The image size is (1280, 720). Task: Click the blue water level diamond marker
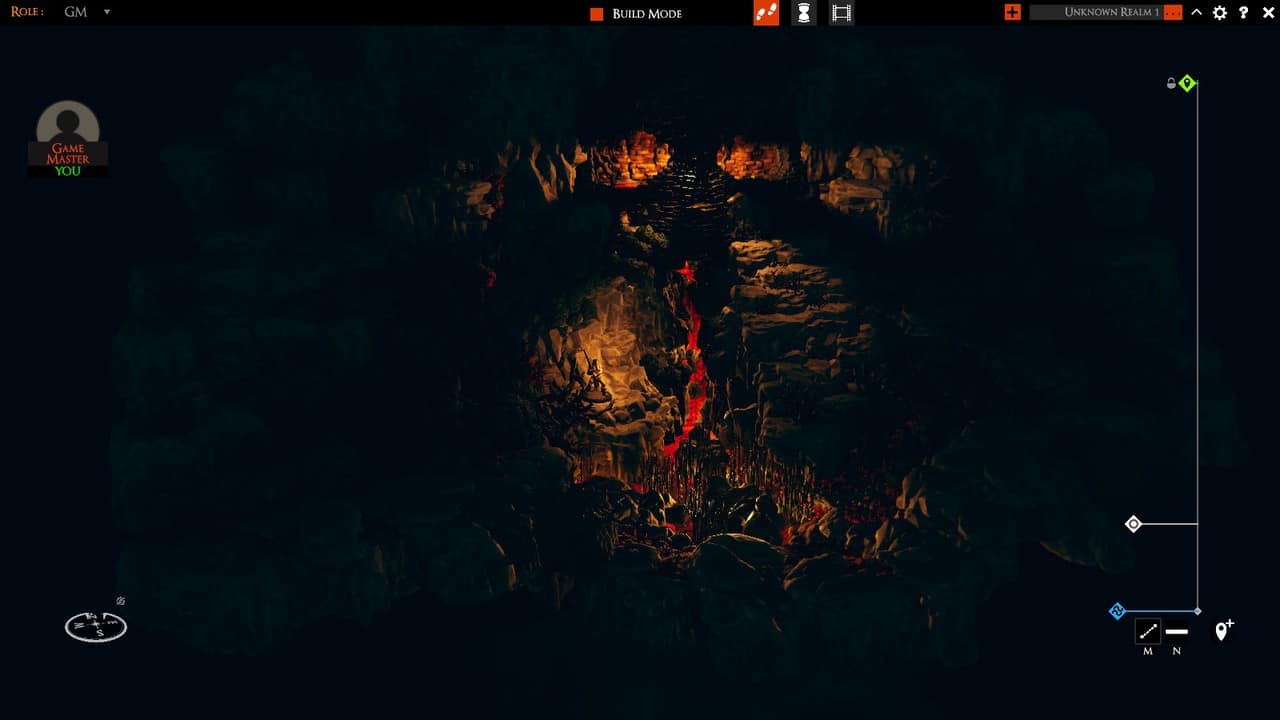pyautogui.click(x=1118, y=610)
